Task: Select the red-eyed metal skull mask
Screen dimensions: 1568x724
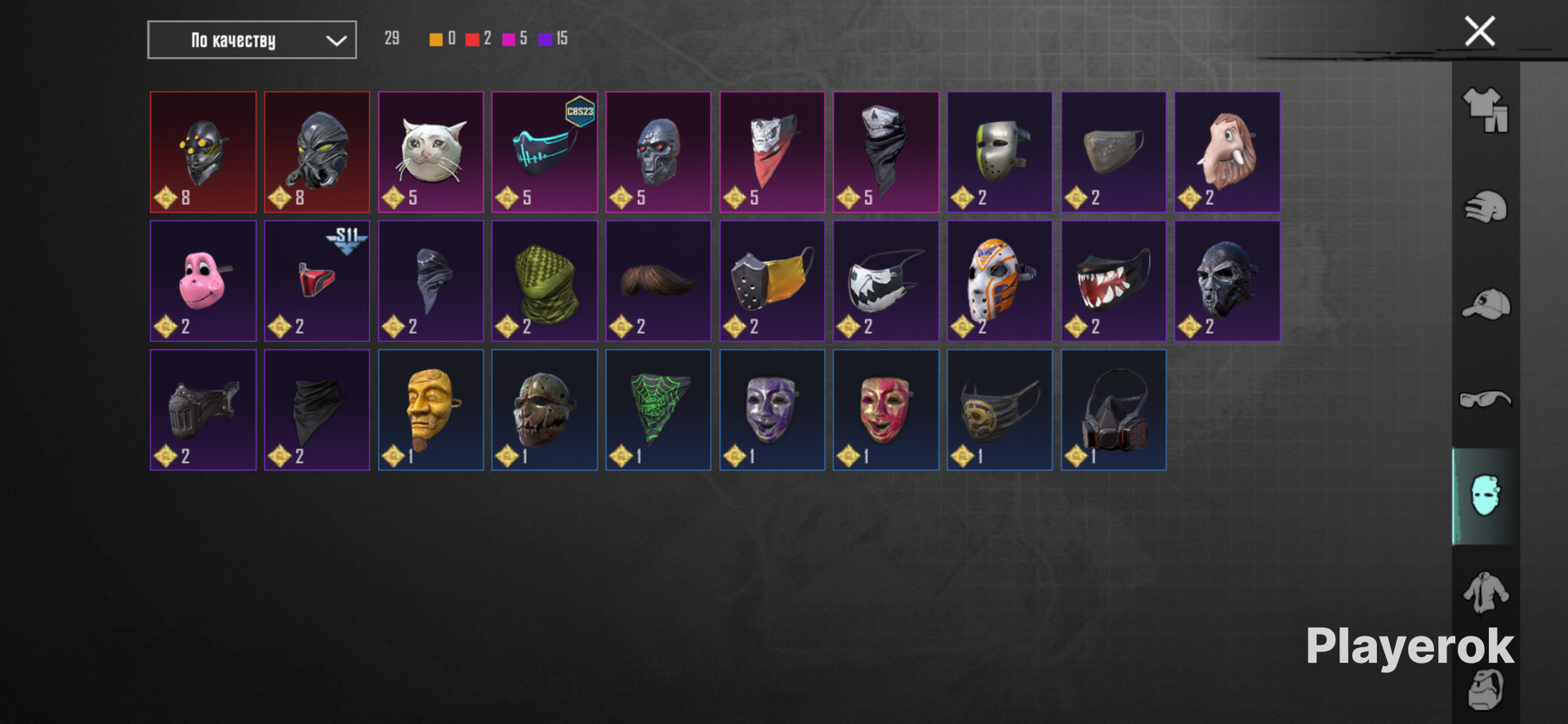Action: point(658,152)
